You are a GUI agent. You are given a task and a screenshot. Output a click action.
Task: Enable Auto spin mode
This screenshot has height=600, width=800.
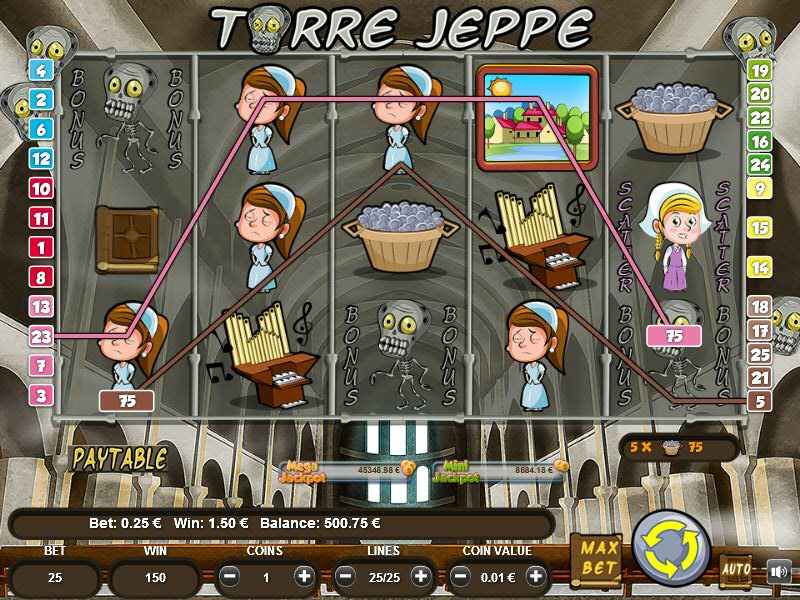tap(736, 571)
